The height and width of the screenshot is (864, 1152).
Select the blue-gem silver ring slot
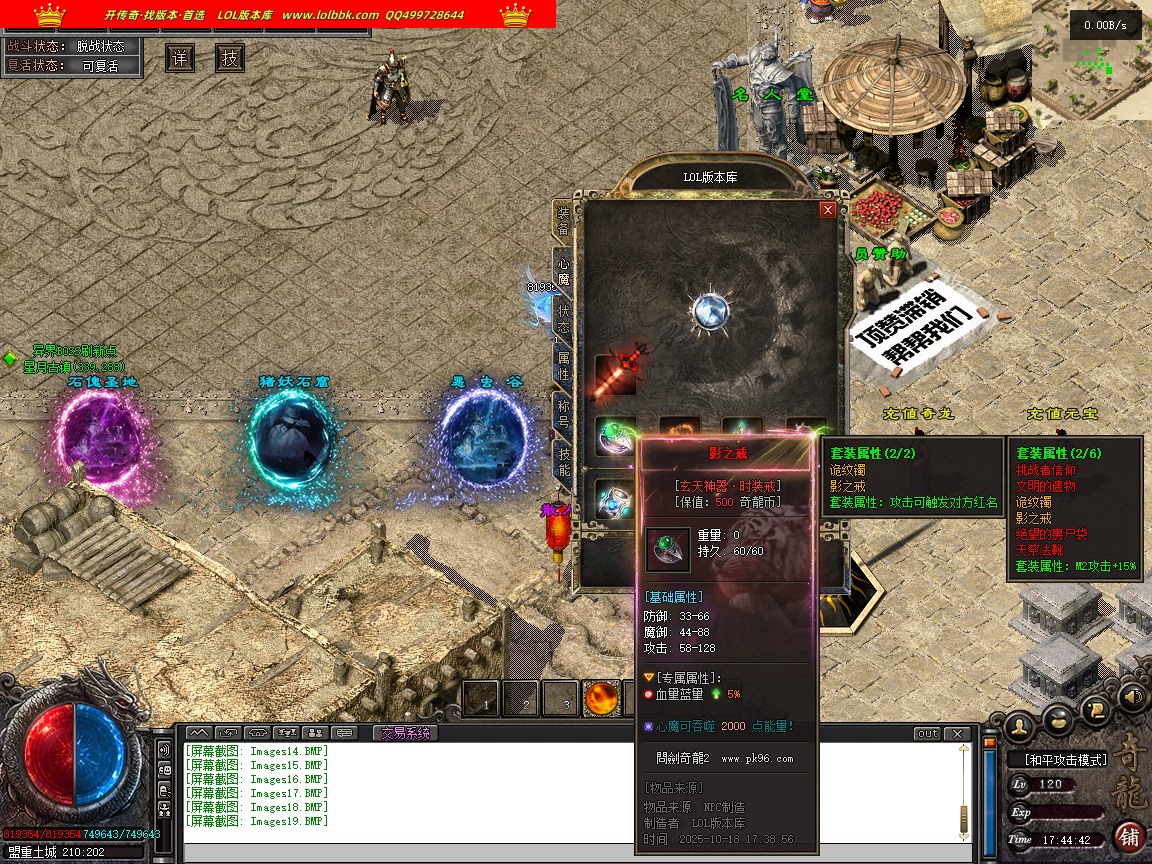click(x=614, y=498)
